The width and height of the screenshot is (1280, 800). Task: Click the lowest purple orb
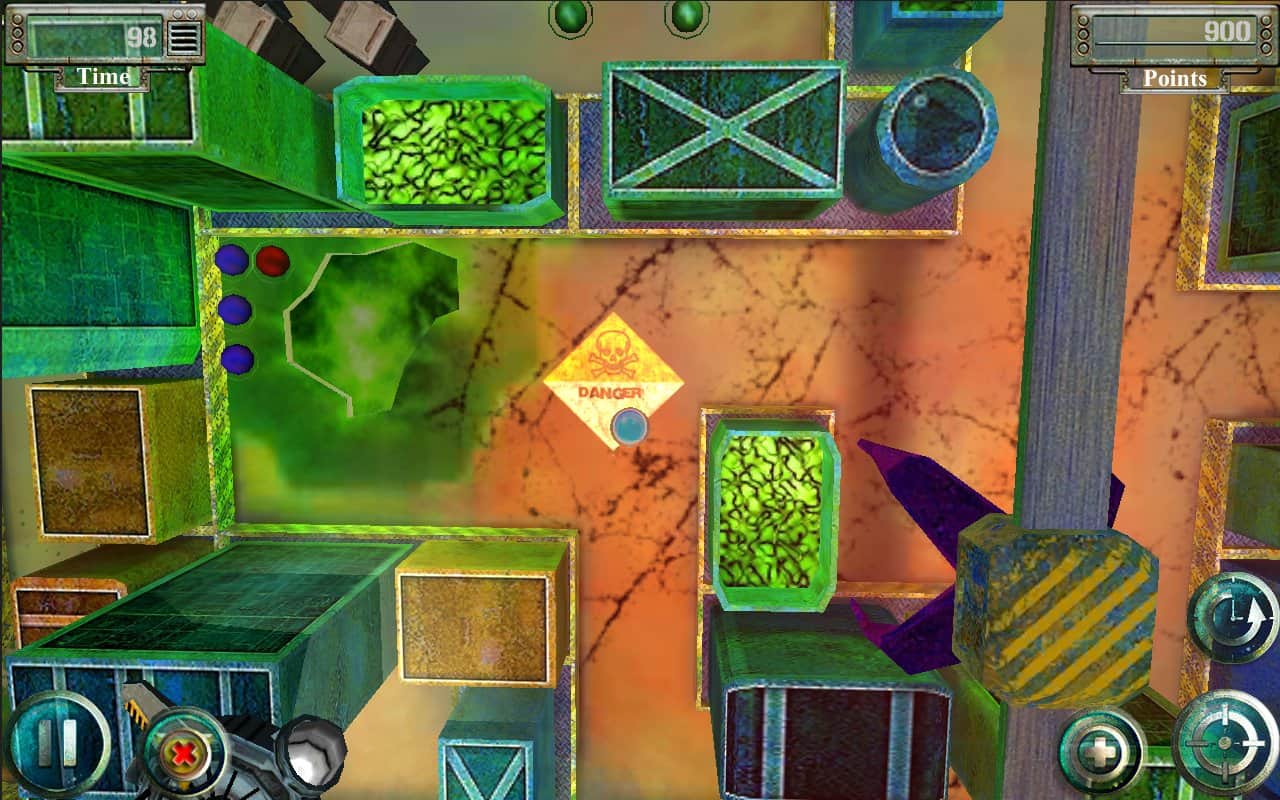point(239,357)
